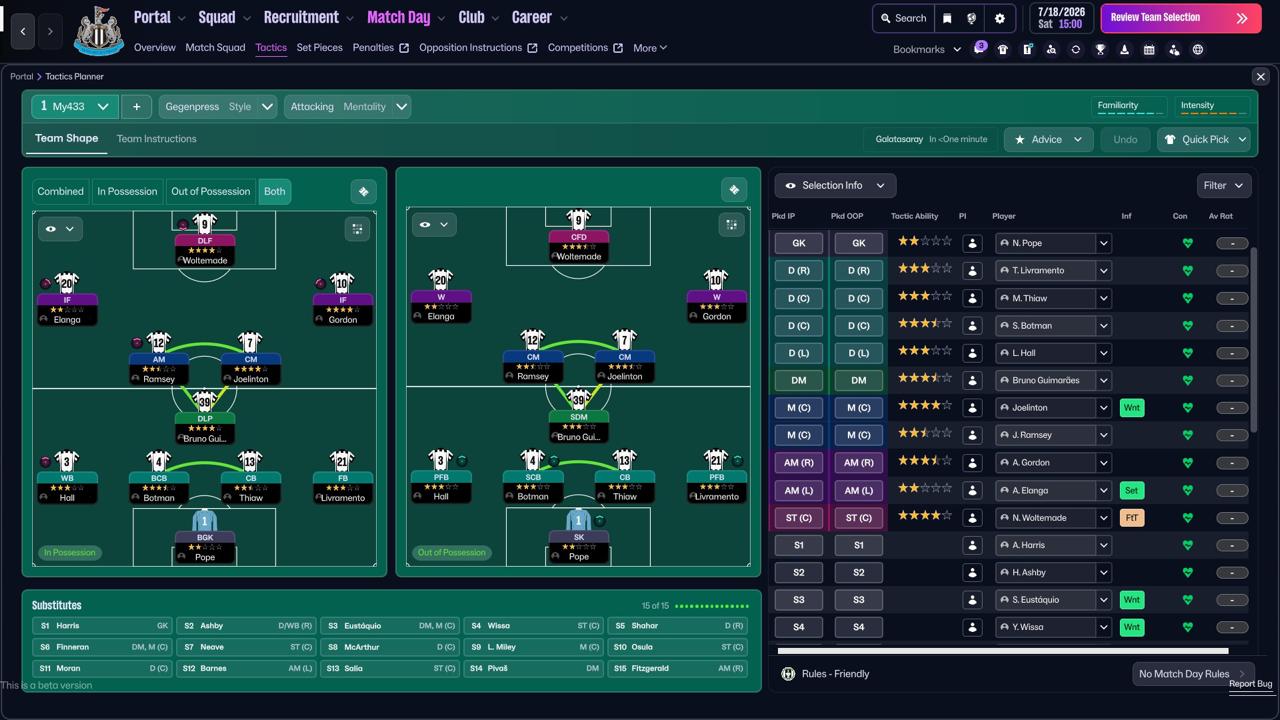
Task: Close the Tactics Planner panel
Action: coord(1260,77)
